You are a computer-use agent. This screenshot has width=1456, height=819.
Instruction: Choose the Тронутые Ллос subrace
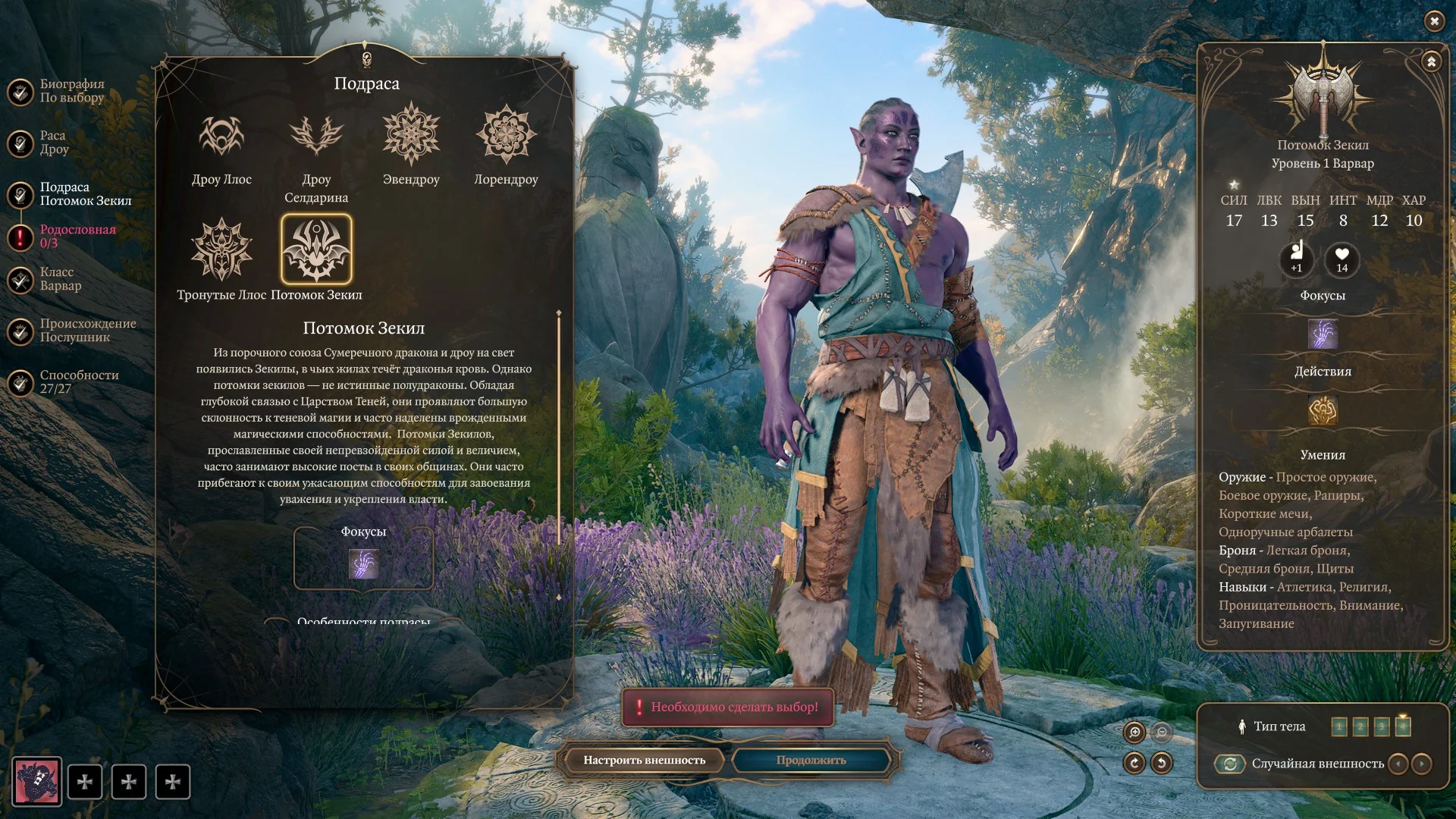click(x=221, y=249)
